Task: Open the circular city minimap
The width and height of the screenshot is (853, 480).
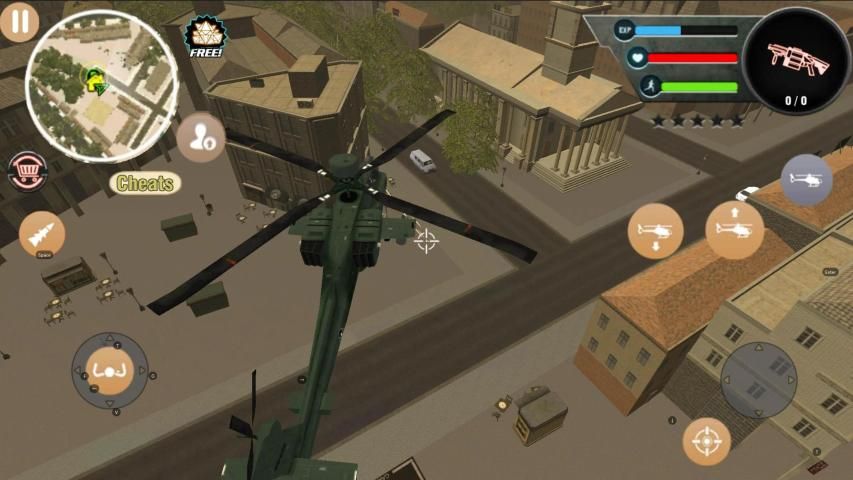Action: coord(101,85)
